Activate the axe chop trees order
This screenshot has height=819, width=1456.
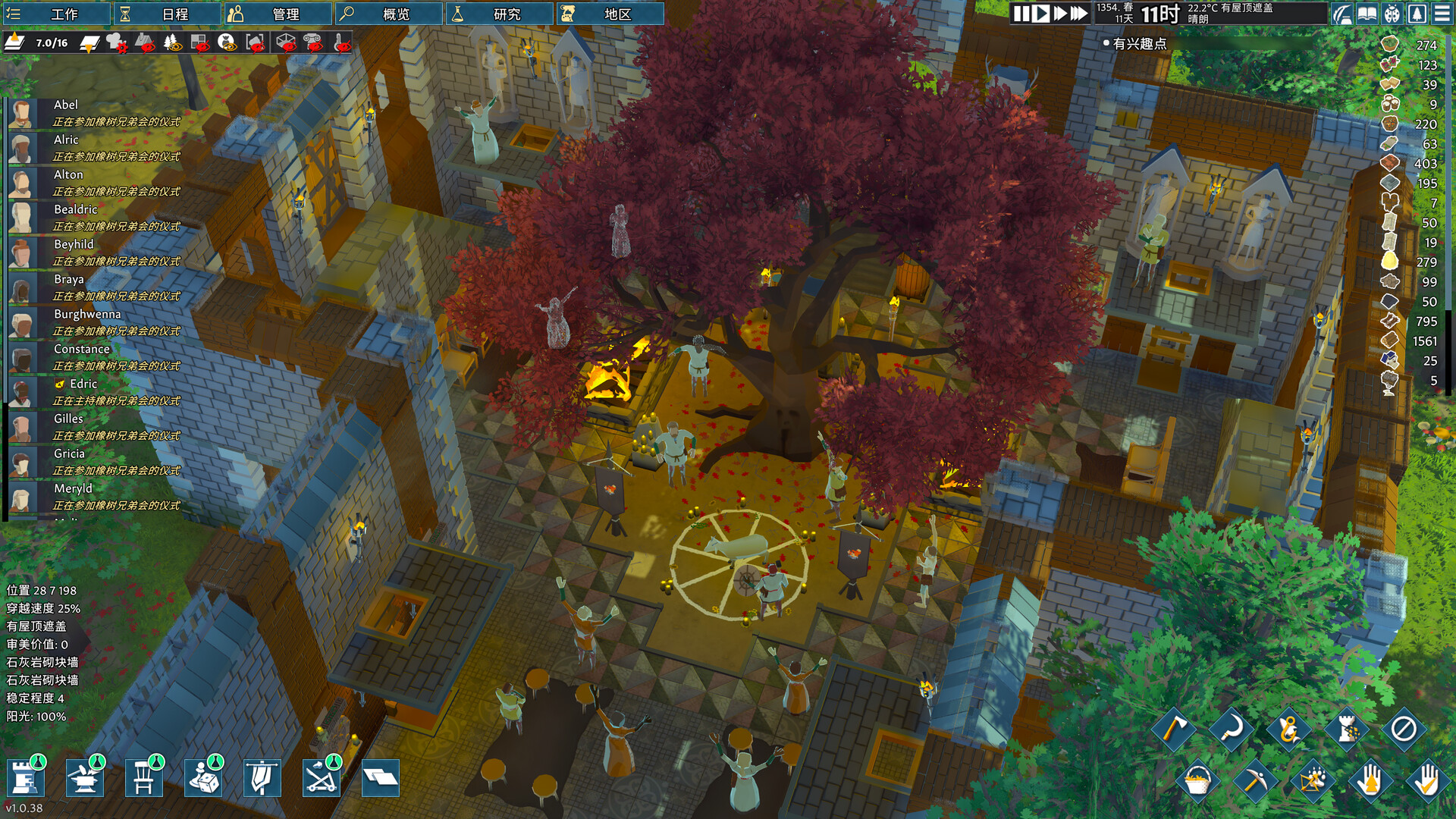(x=1174, y=729)
